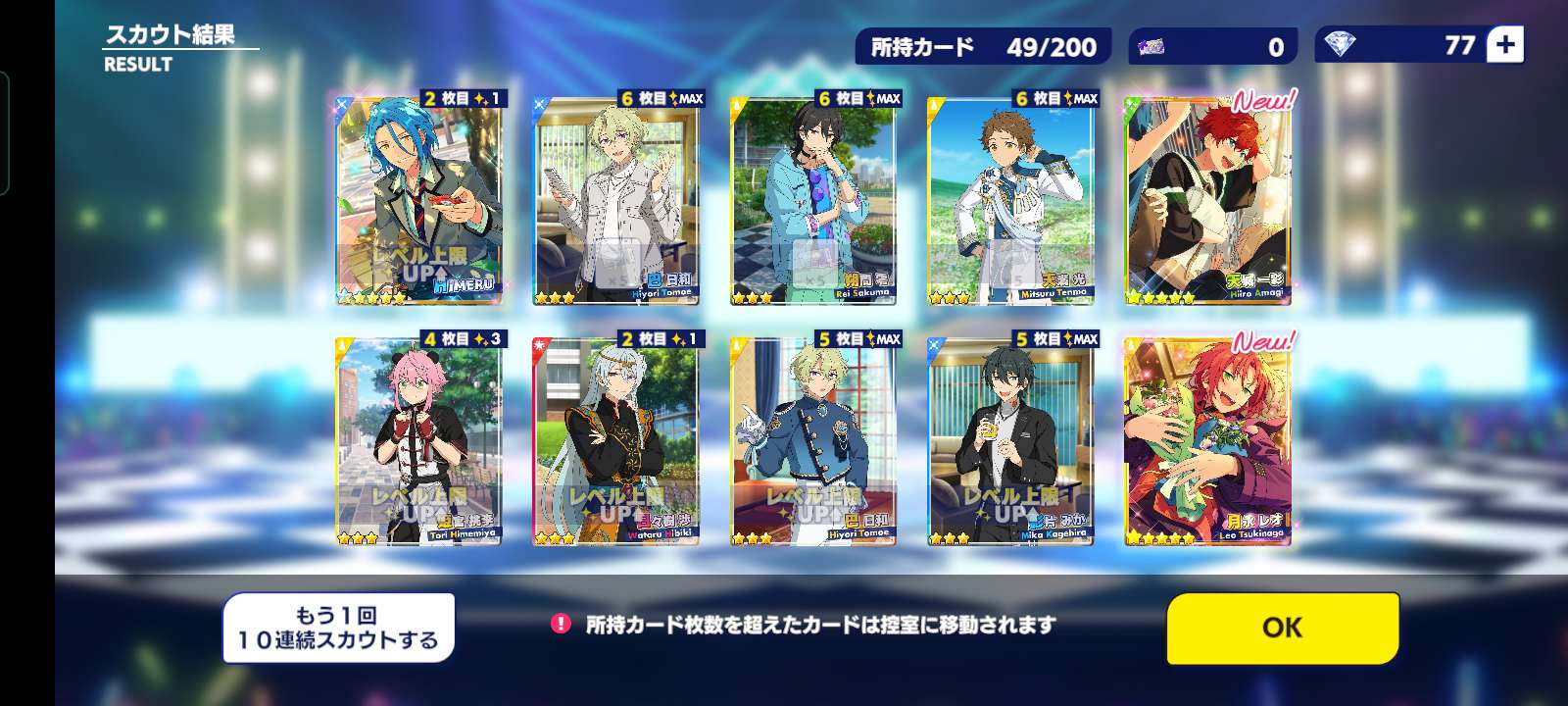Open the Rei Sakuma card
This screenshot has width=1568, height=706.
814,201
